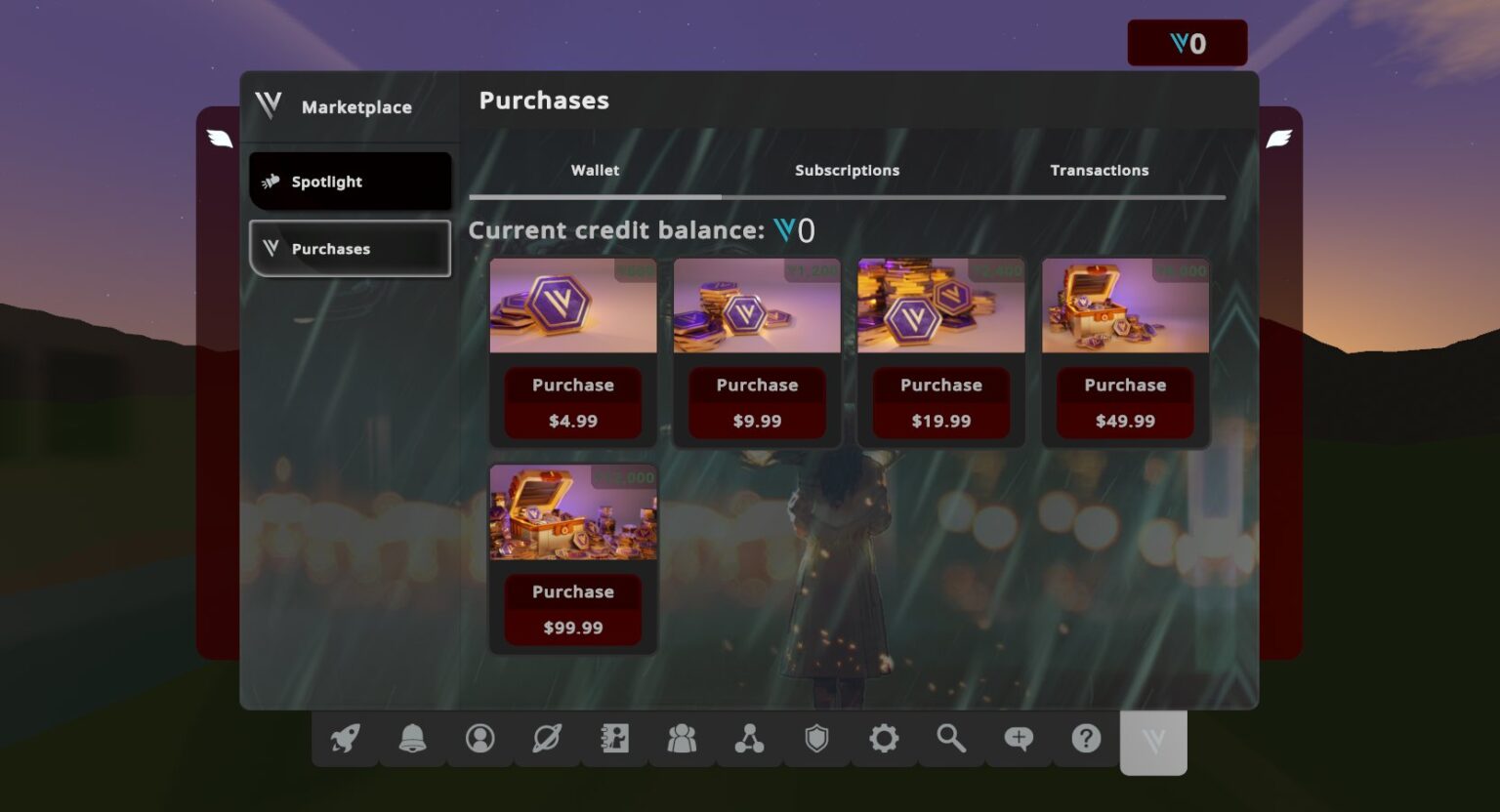Open help via the question mark icon

pyautogui.click(x=1086, y=739)
